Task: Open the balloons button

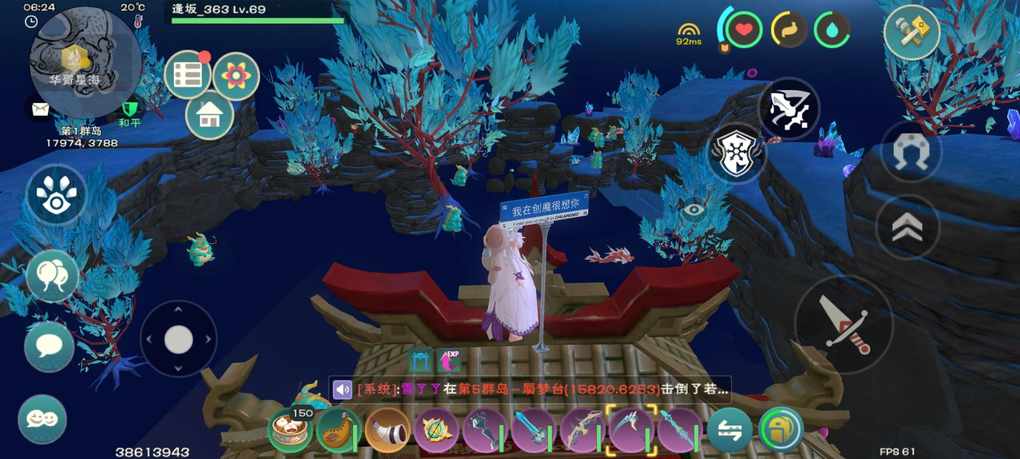Action: [52, 274]
